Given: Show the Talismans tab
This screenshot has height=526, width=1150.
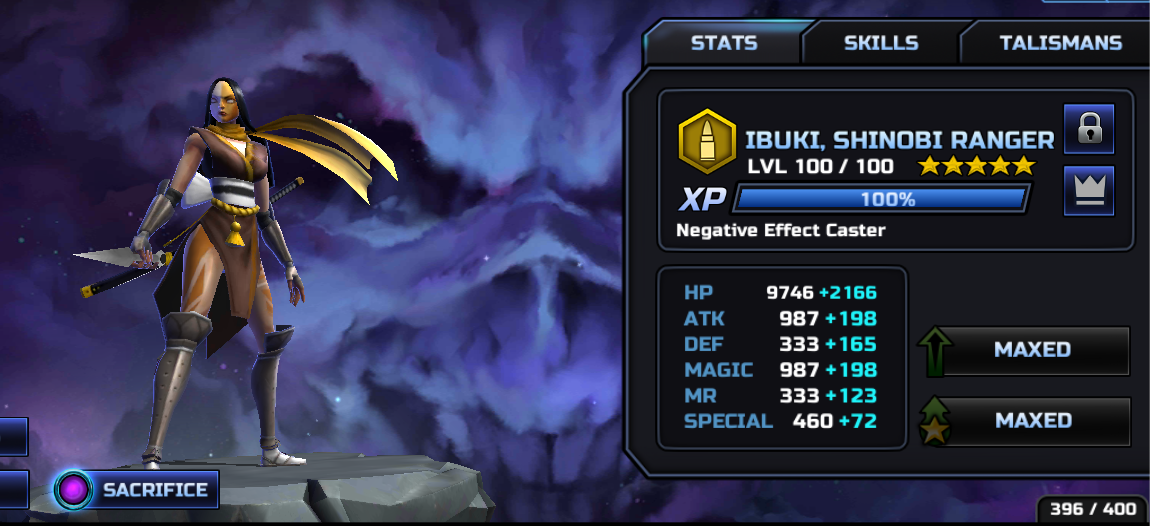Looking at the screenshot, I should pos(1060,43).
